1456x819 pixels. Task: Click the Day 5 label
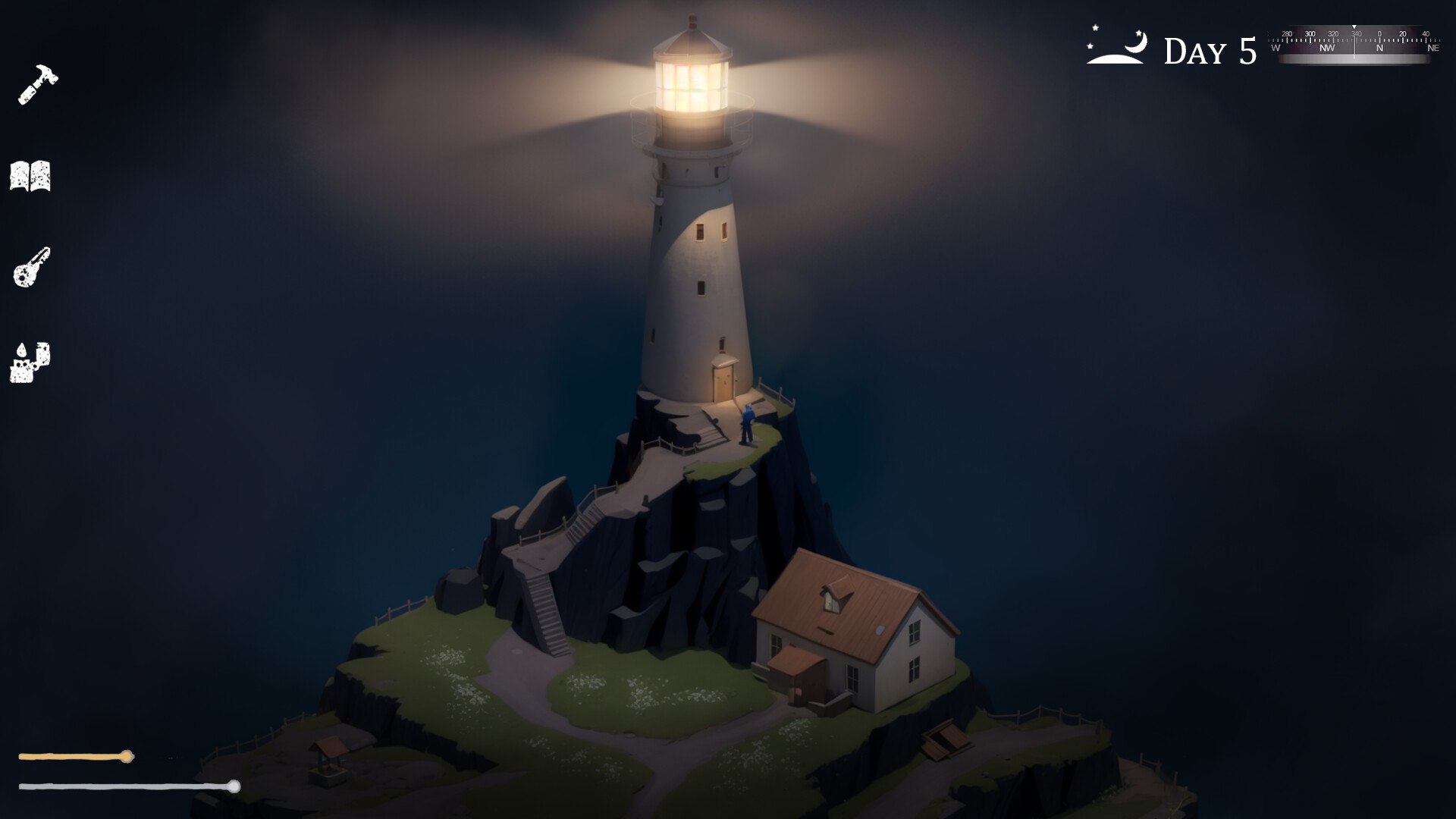click(1209, 49)
